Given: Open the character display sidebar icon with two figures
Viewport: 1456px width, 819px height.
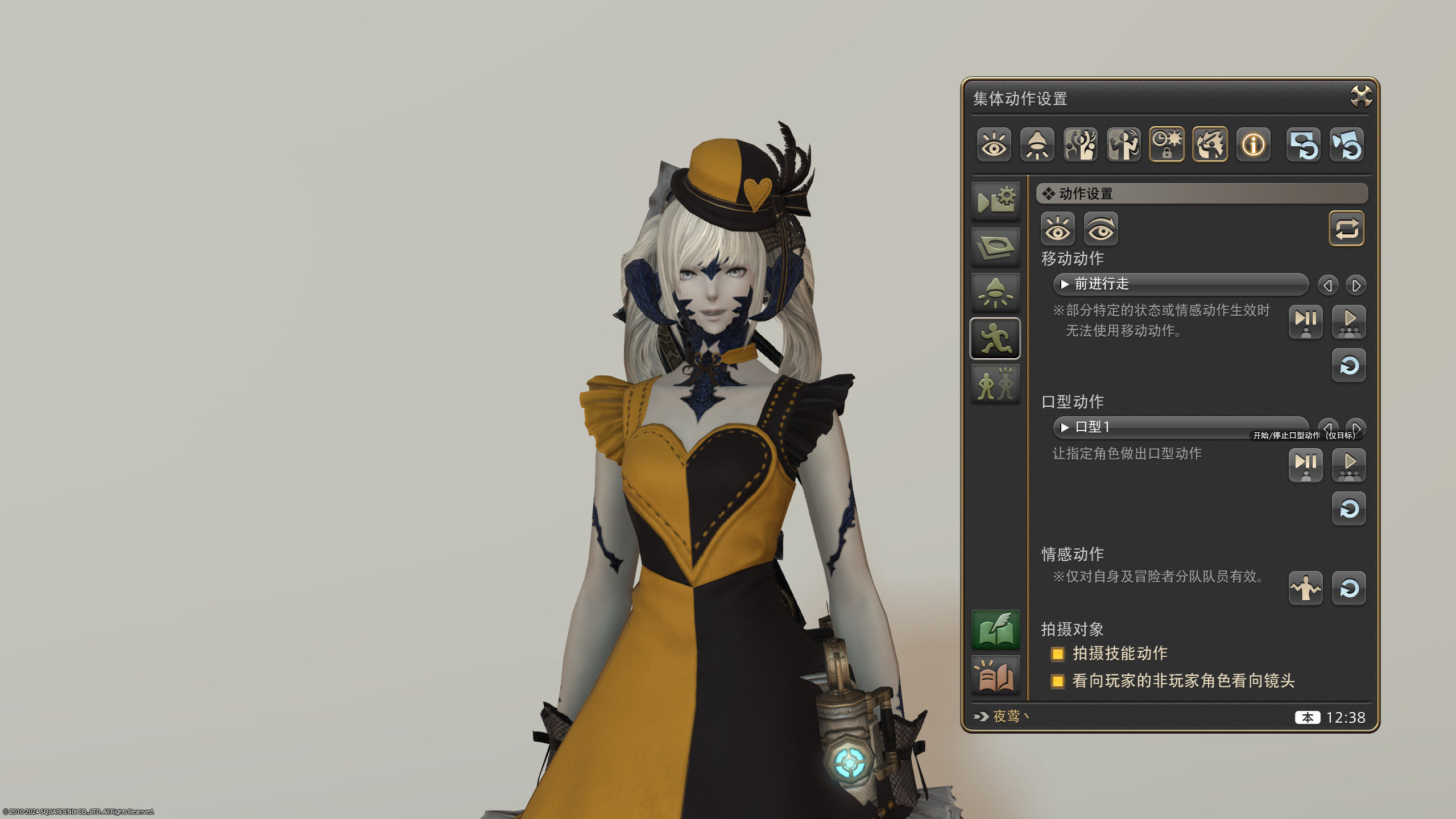Looking at the screenshot, I should (x=995, y=383).
